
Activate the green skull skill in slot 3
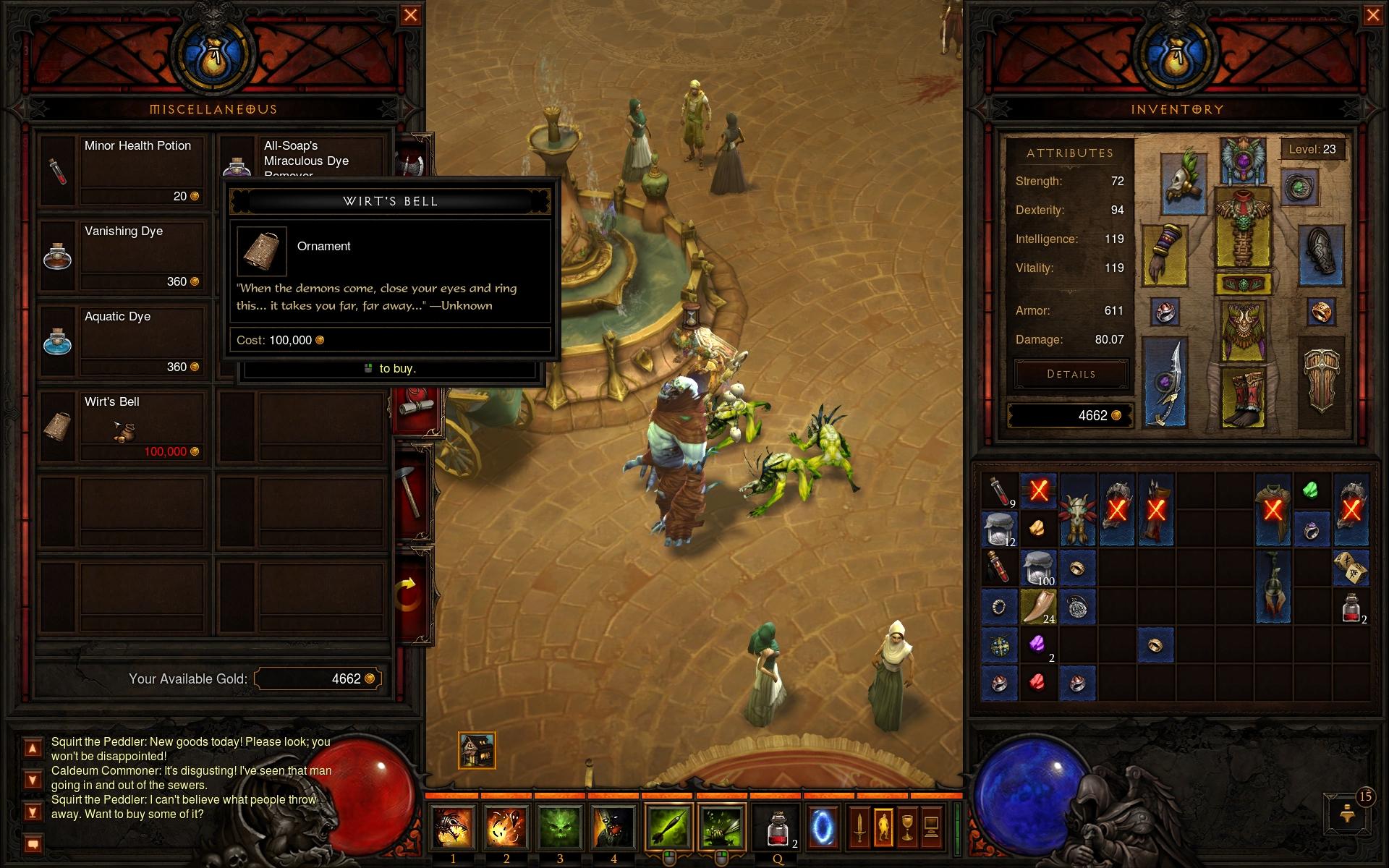point(559,827)
